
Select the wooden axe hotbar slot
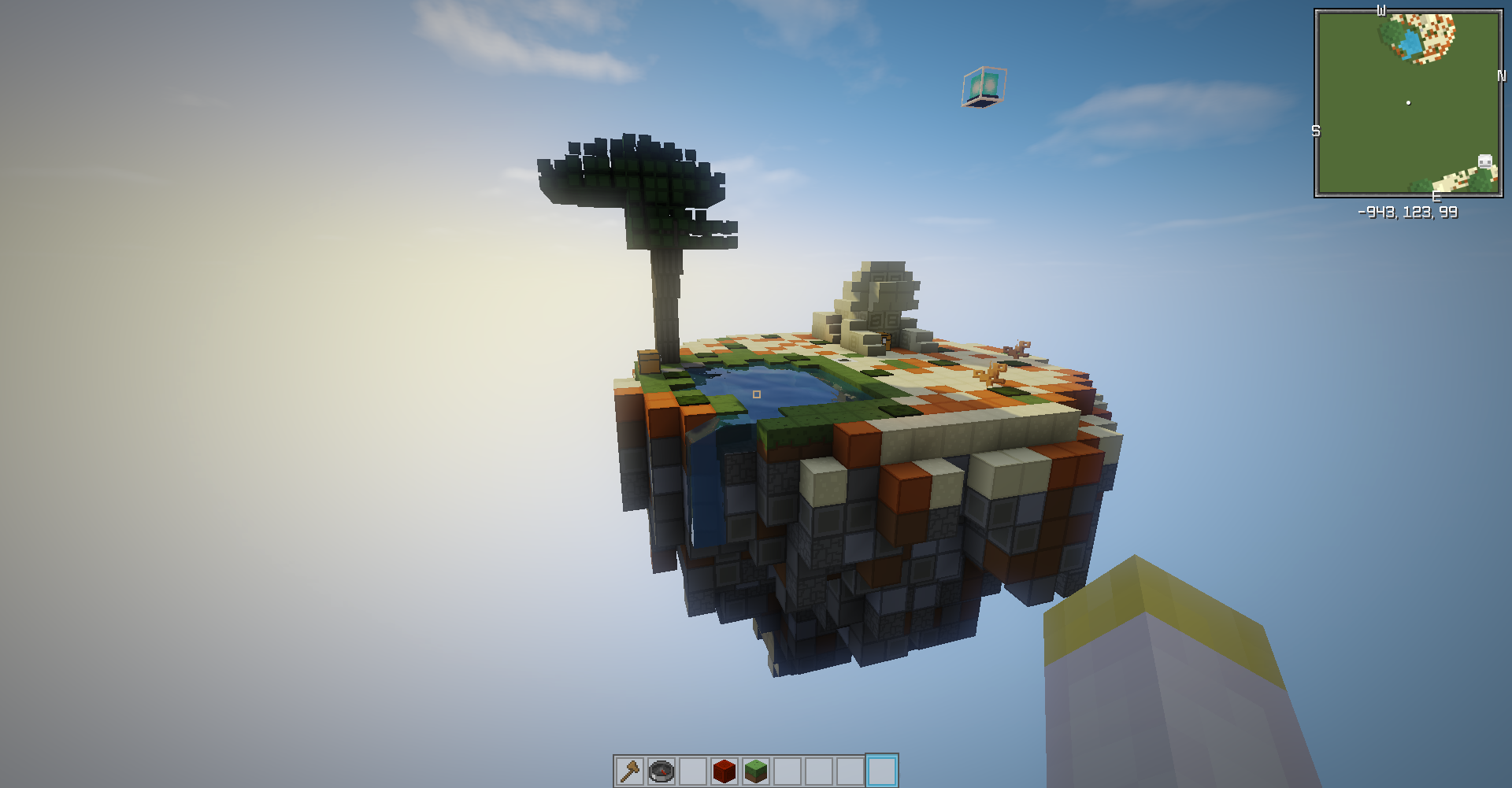(x=630, y=771)
